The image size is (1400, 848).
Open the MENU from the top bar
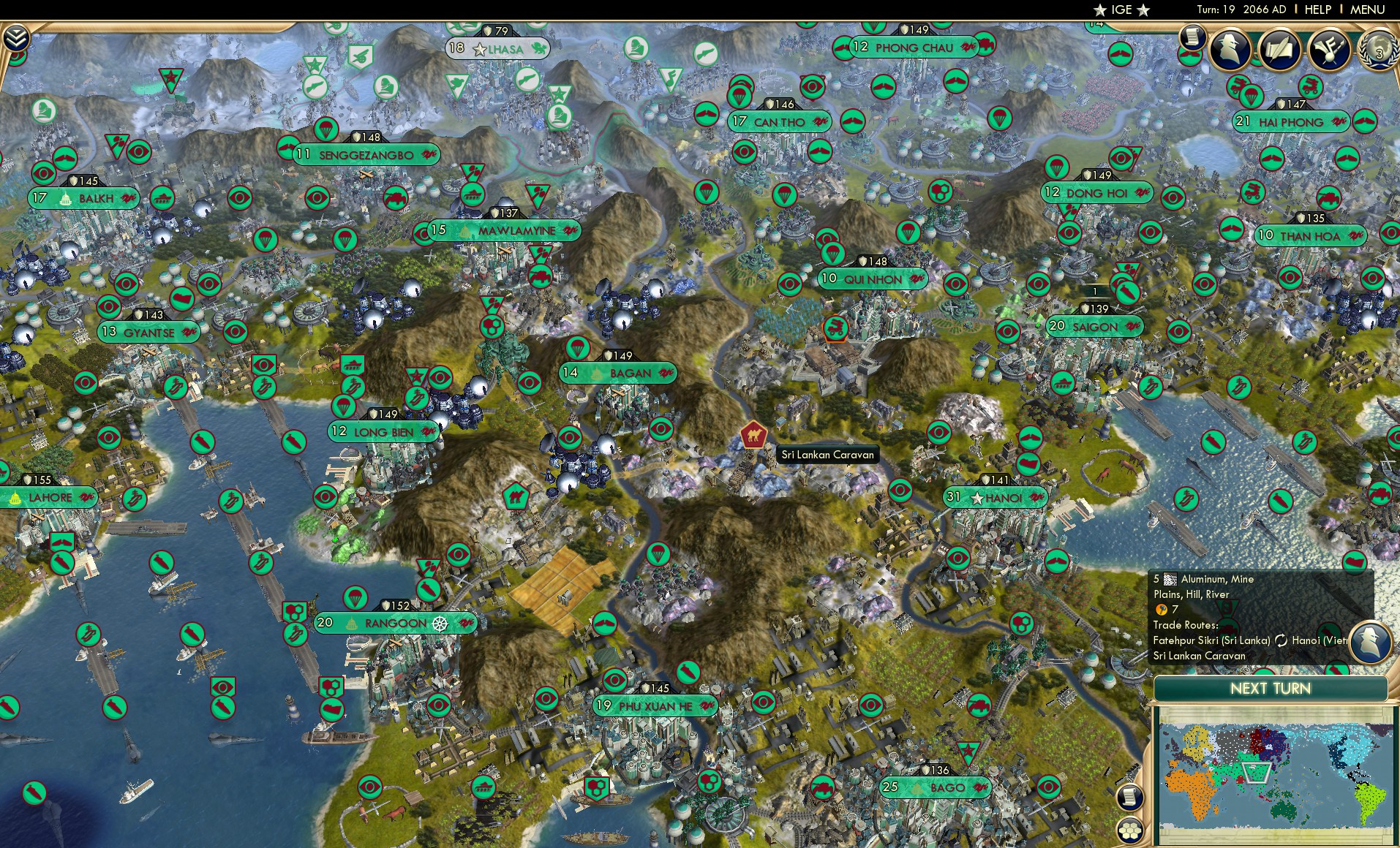pos(1366,10)
